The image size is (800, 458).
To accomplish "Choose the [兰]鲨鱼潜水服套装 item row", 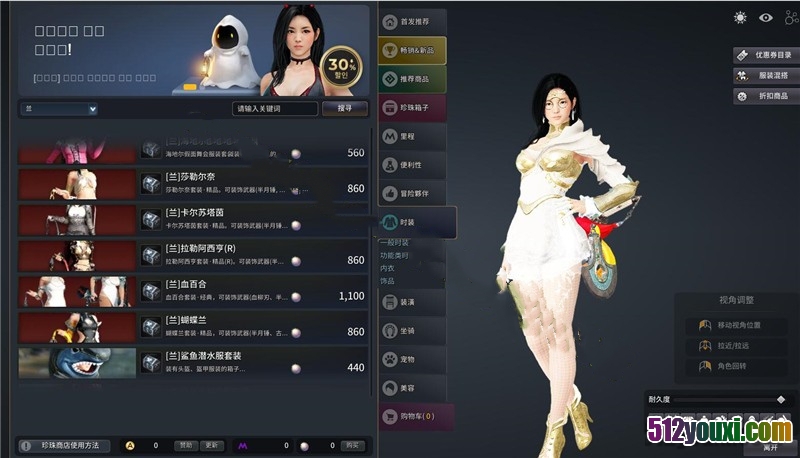I will pos(250,361).
